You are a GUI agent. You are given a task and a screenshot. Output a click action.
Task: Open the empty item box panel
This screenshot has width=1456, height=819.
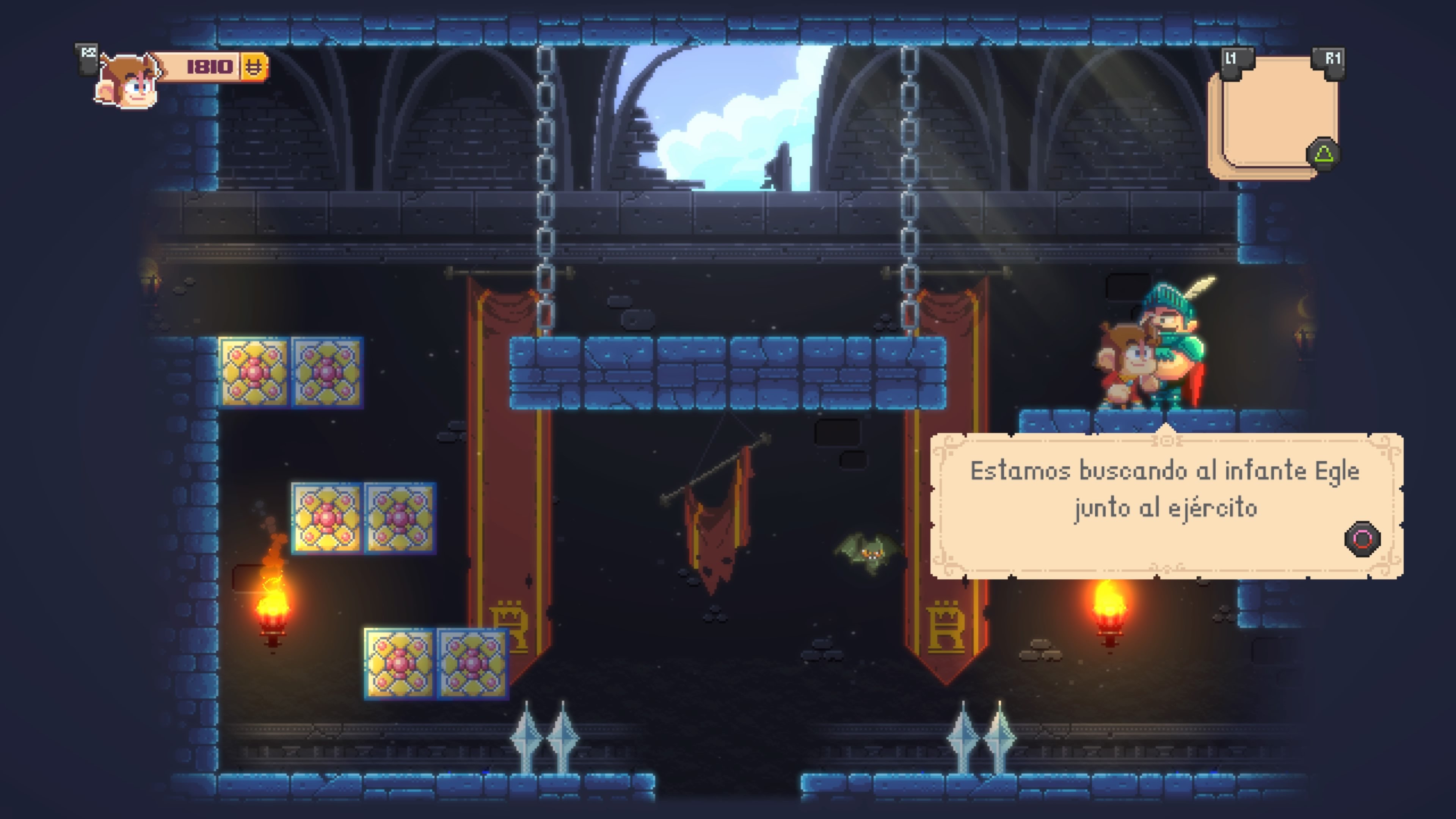(1274, 116)
